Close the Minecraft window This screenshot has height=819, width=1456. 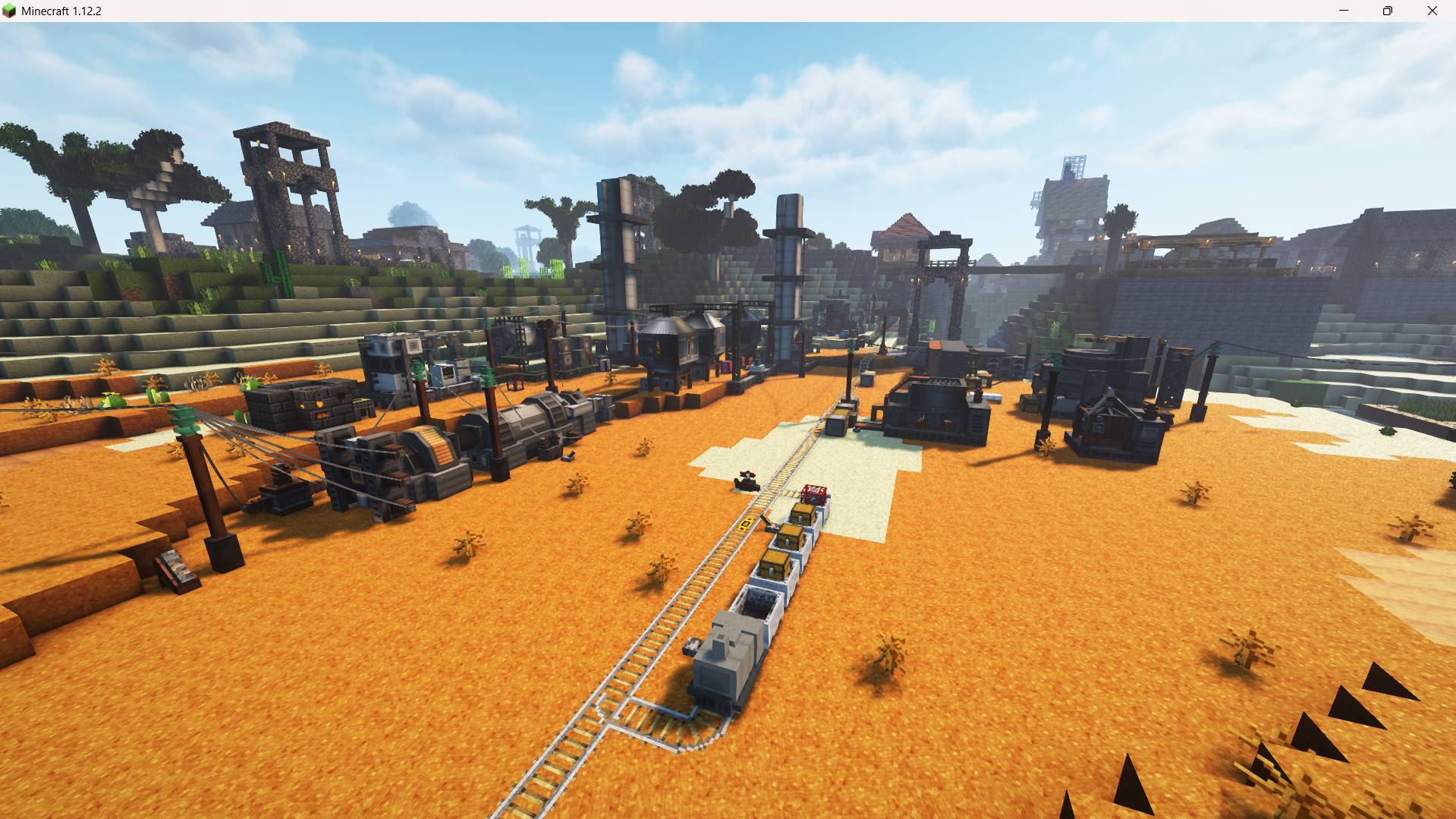click(1432, 11)
